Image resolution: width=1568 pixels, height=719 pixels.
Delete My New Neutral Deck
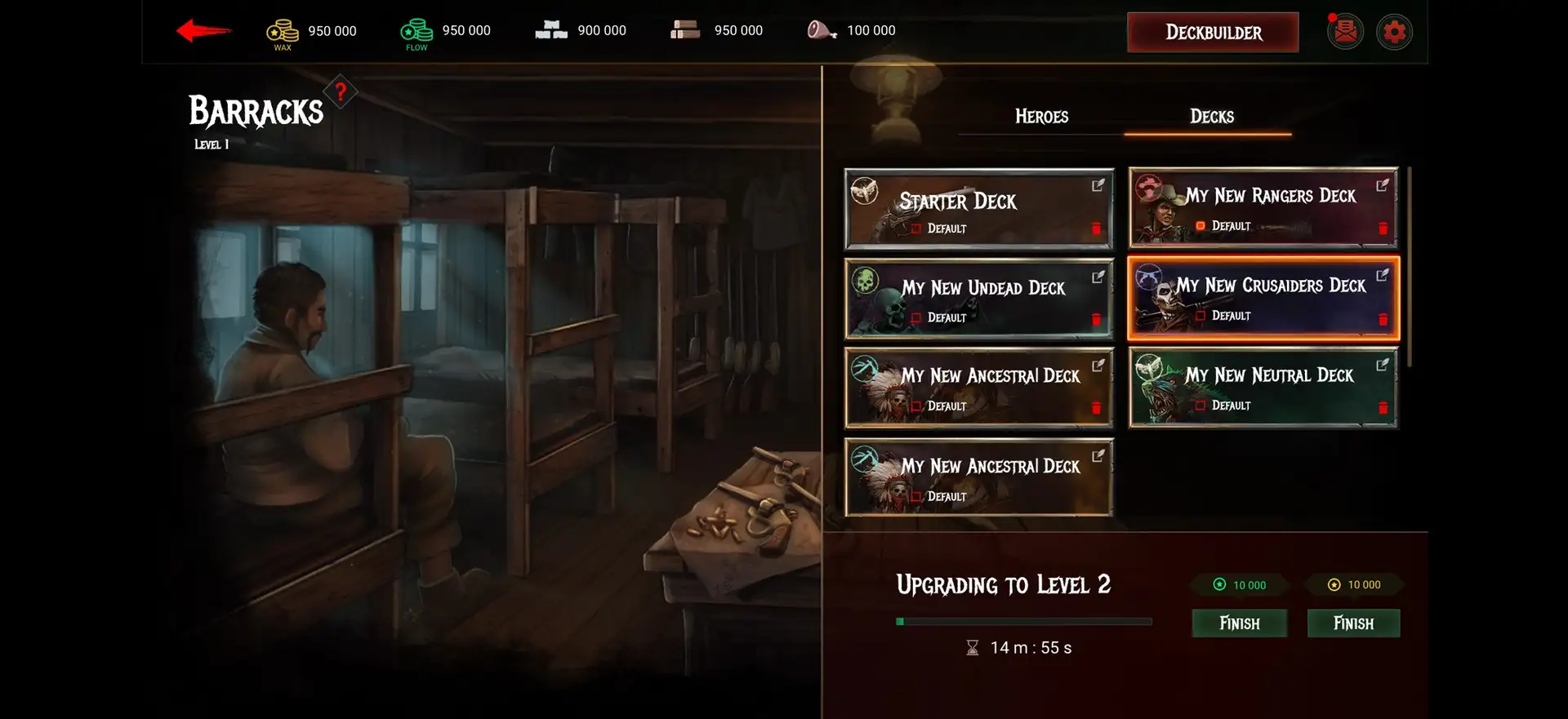point(1383,407)
